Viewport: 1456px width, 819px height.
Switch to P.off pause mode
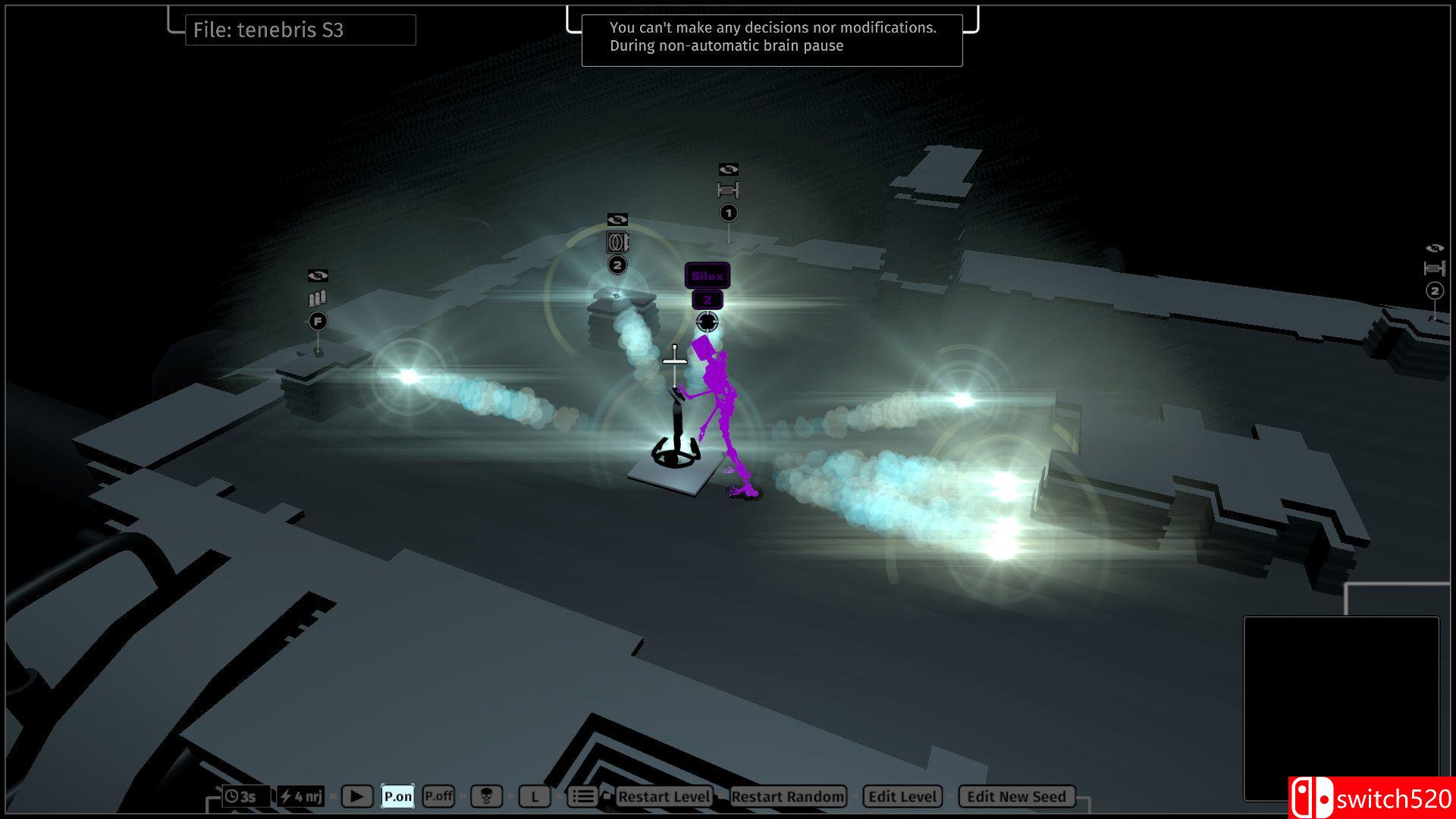click(438, 796)
